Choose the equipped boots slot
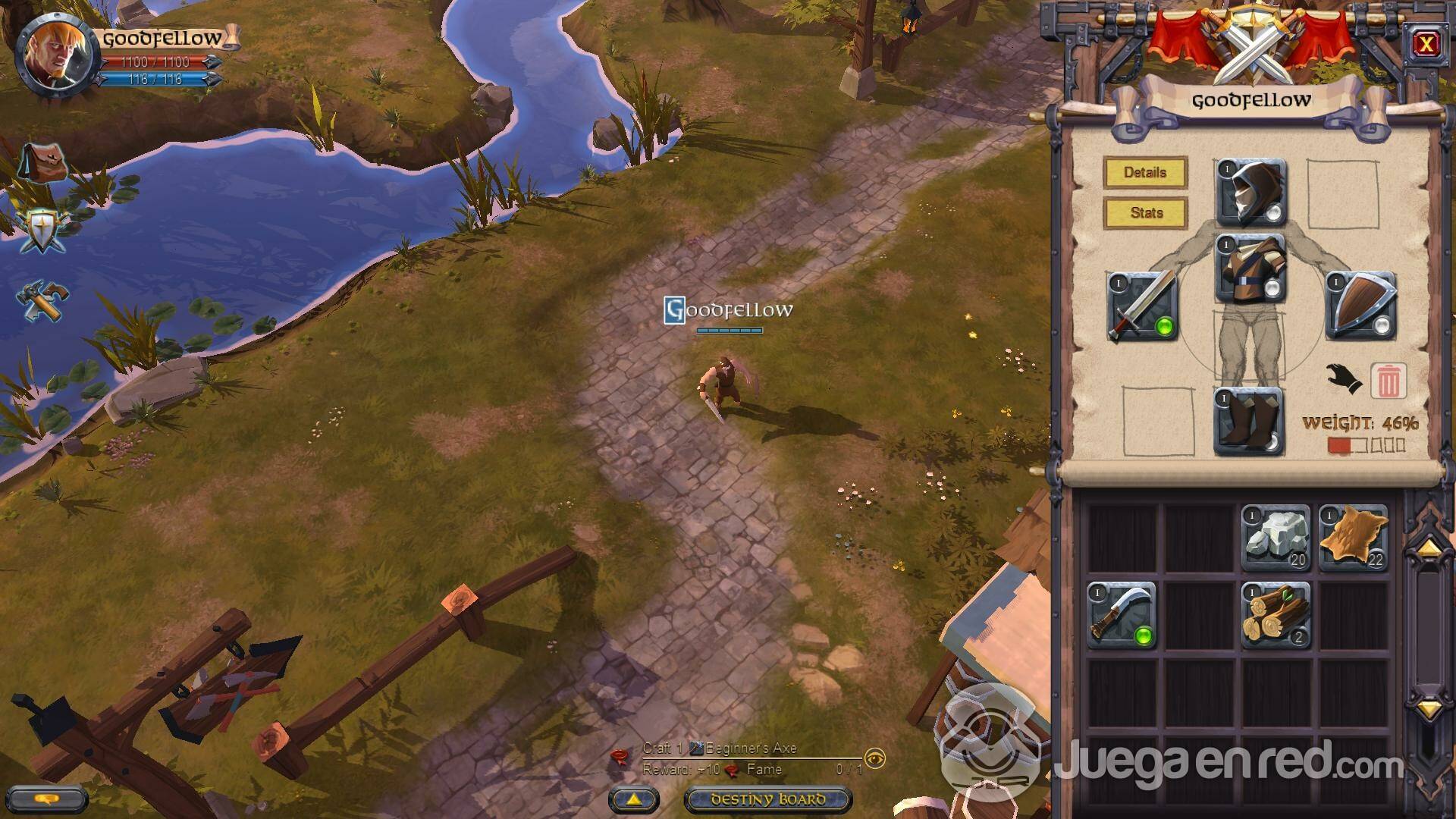The width and height of the screenshot is (1456, 819). tap(1249, 422)
